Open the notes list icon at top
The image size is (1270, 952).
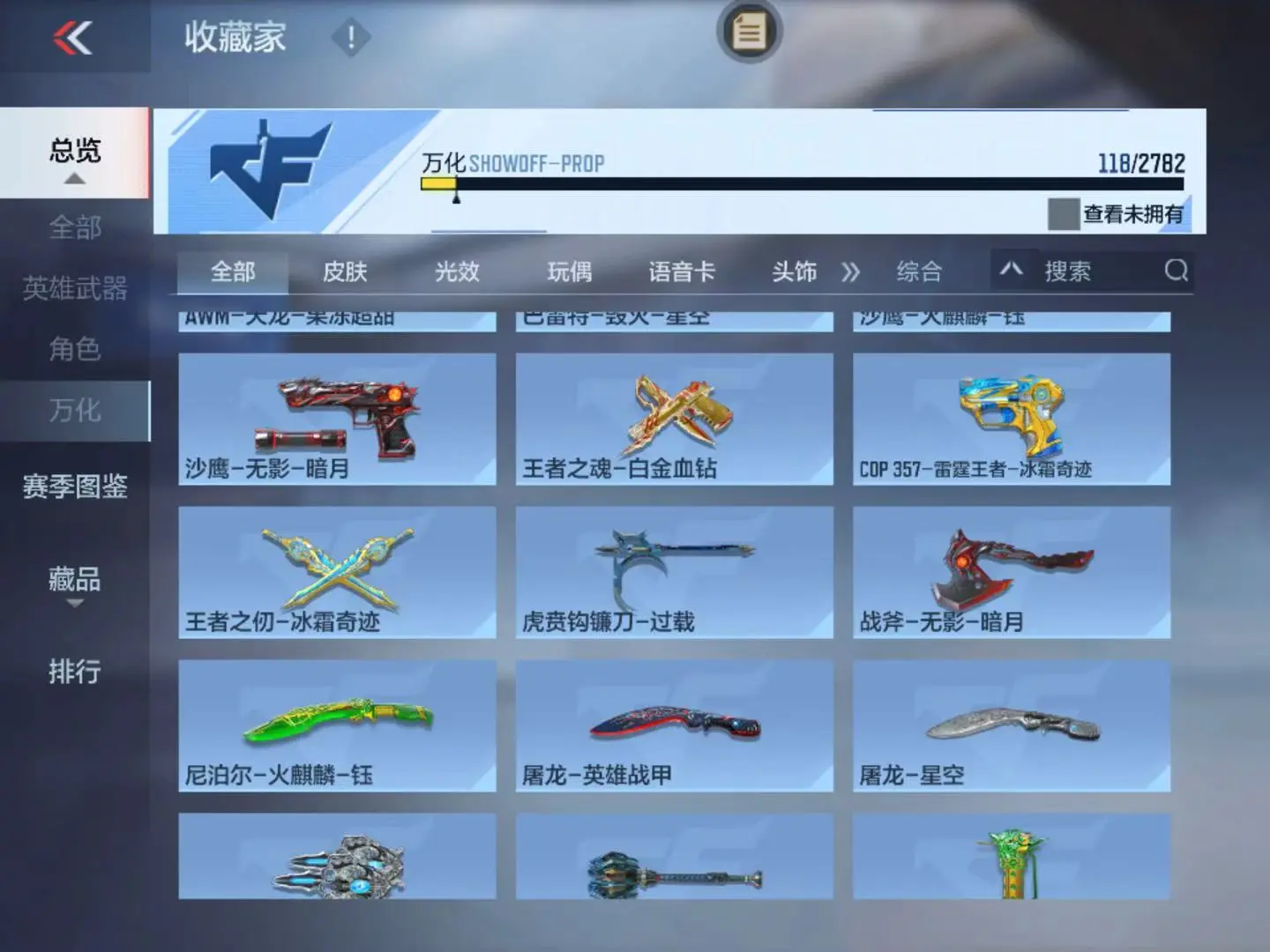click(749, 33)
